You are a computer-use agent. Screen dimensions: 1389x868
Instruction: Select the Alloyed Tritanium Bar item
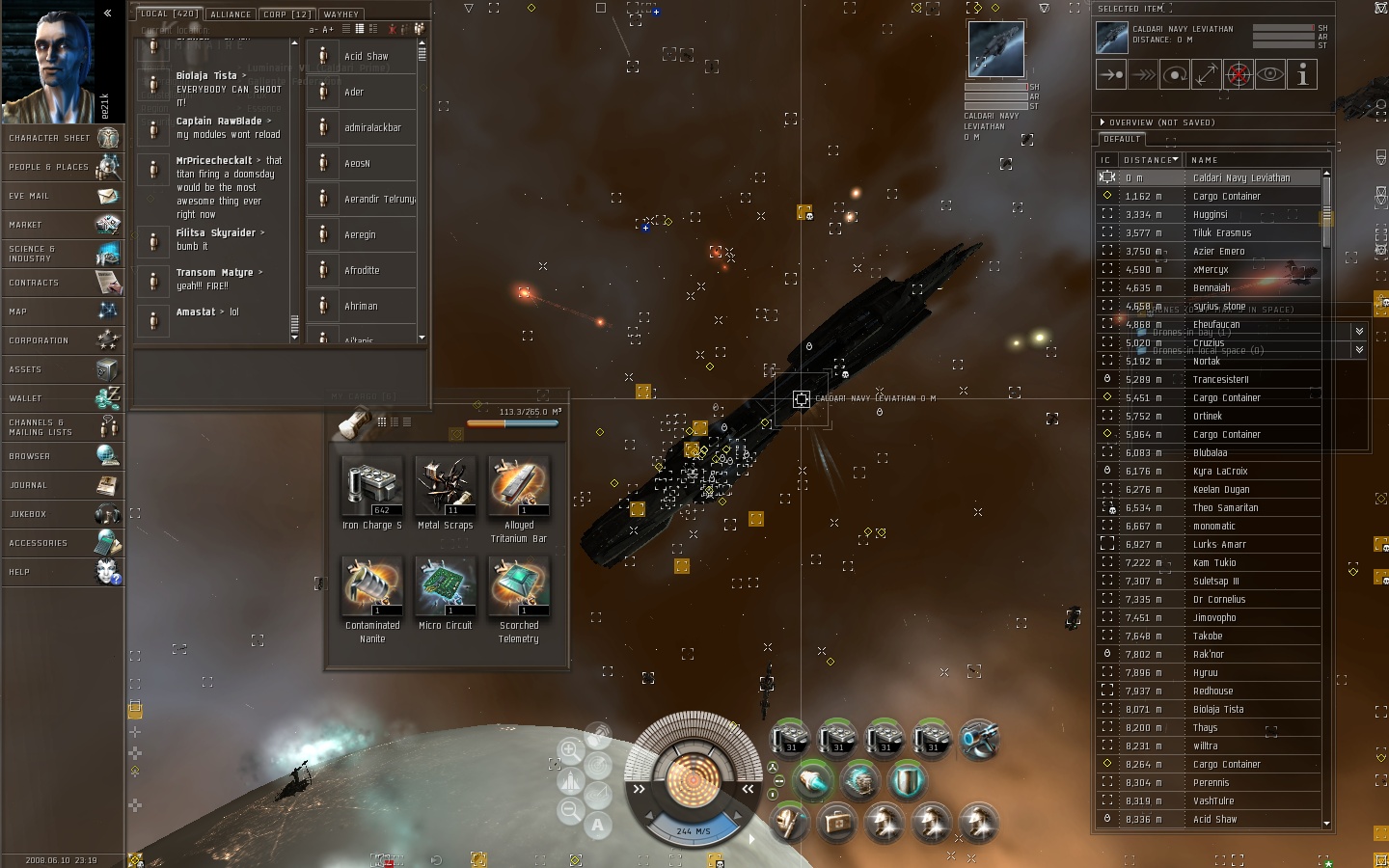[x=519, y=487]
